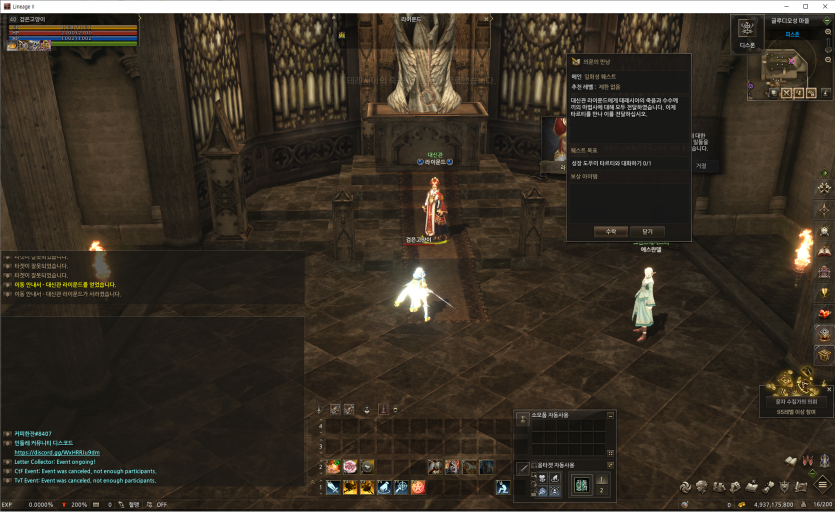Activate the sword slash skill in first hotbar slot
This screenshot has width=835, height=512.
click(332, 487)
